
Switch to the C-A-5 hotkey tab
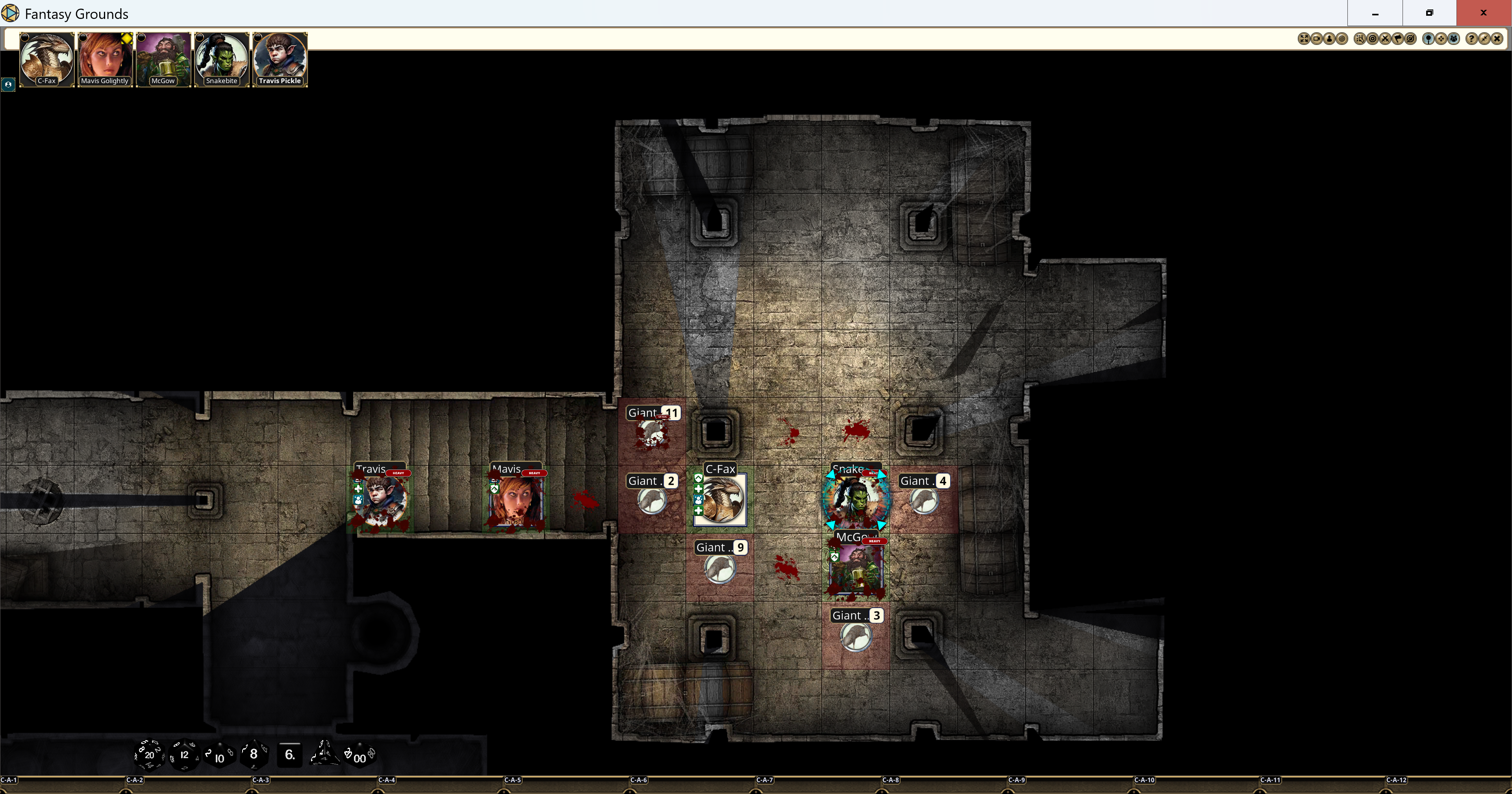click(x=513, y=780)
